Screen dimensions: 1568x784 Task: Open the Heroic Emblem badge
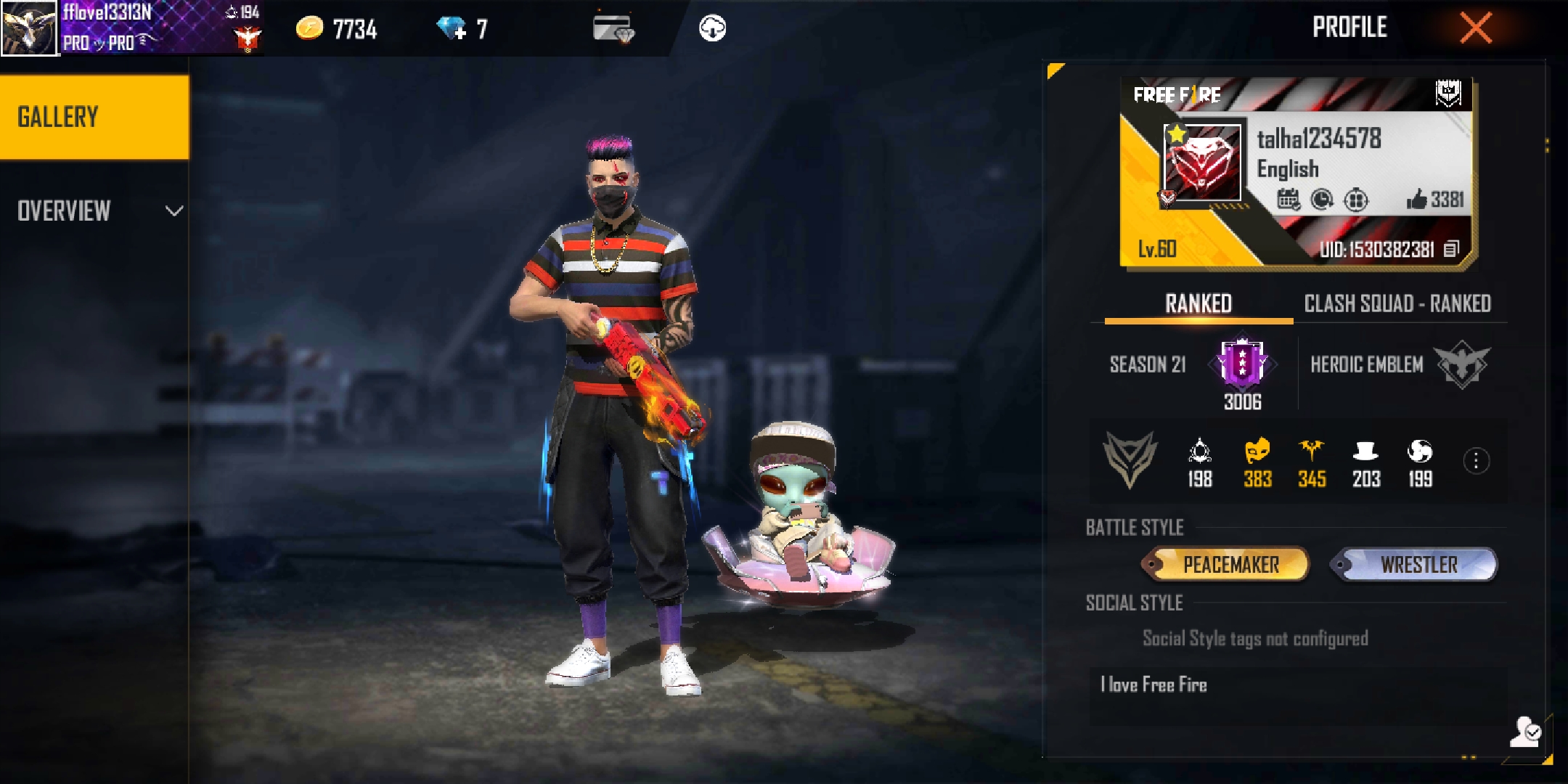tap(1462, 364)
